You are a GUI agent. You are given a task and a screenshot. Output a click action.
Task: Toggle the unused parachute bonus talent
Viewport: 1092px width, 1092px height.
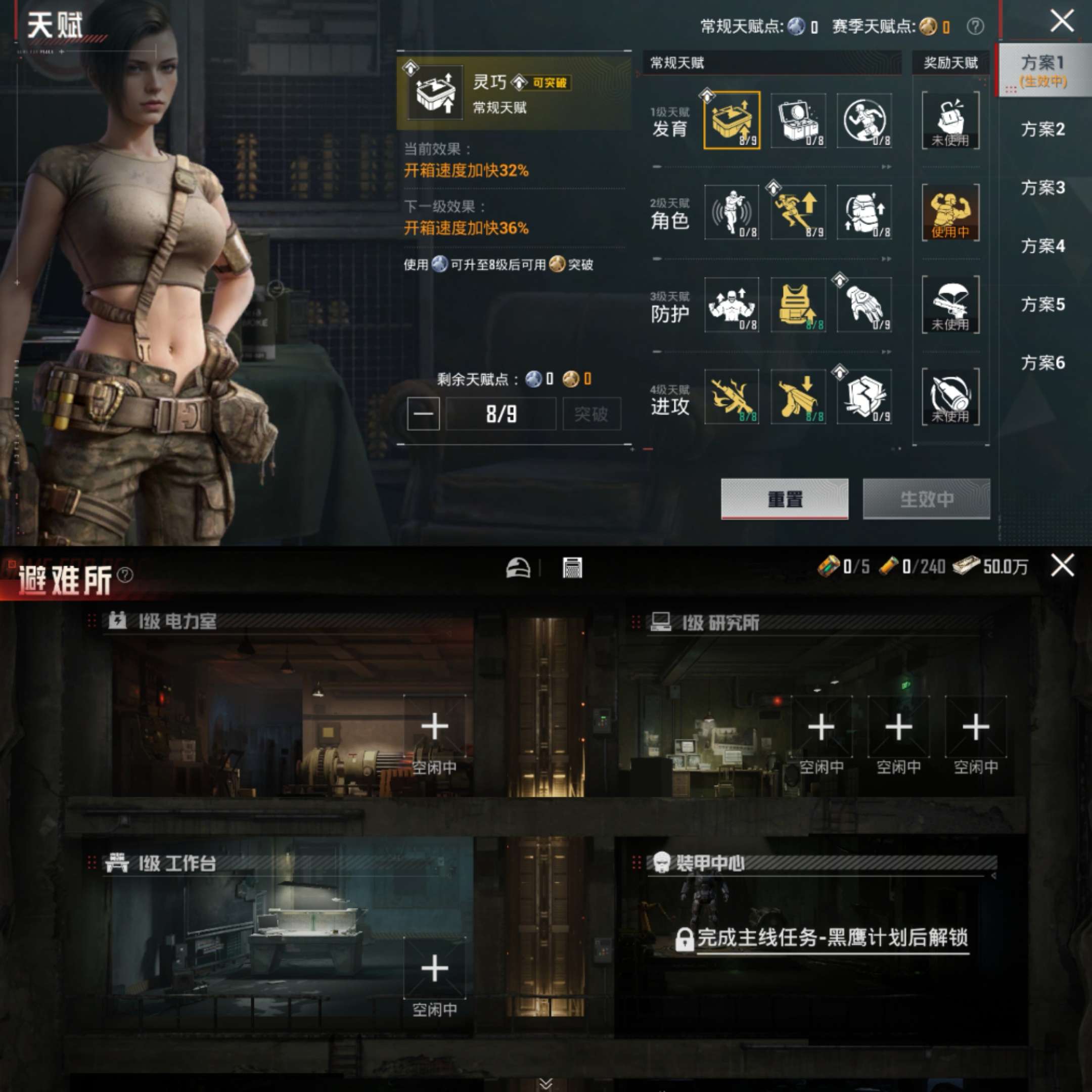(950, 306)
